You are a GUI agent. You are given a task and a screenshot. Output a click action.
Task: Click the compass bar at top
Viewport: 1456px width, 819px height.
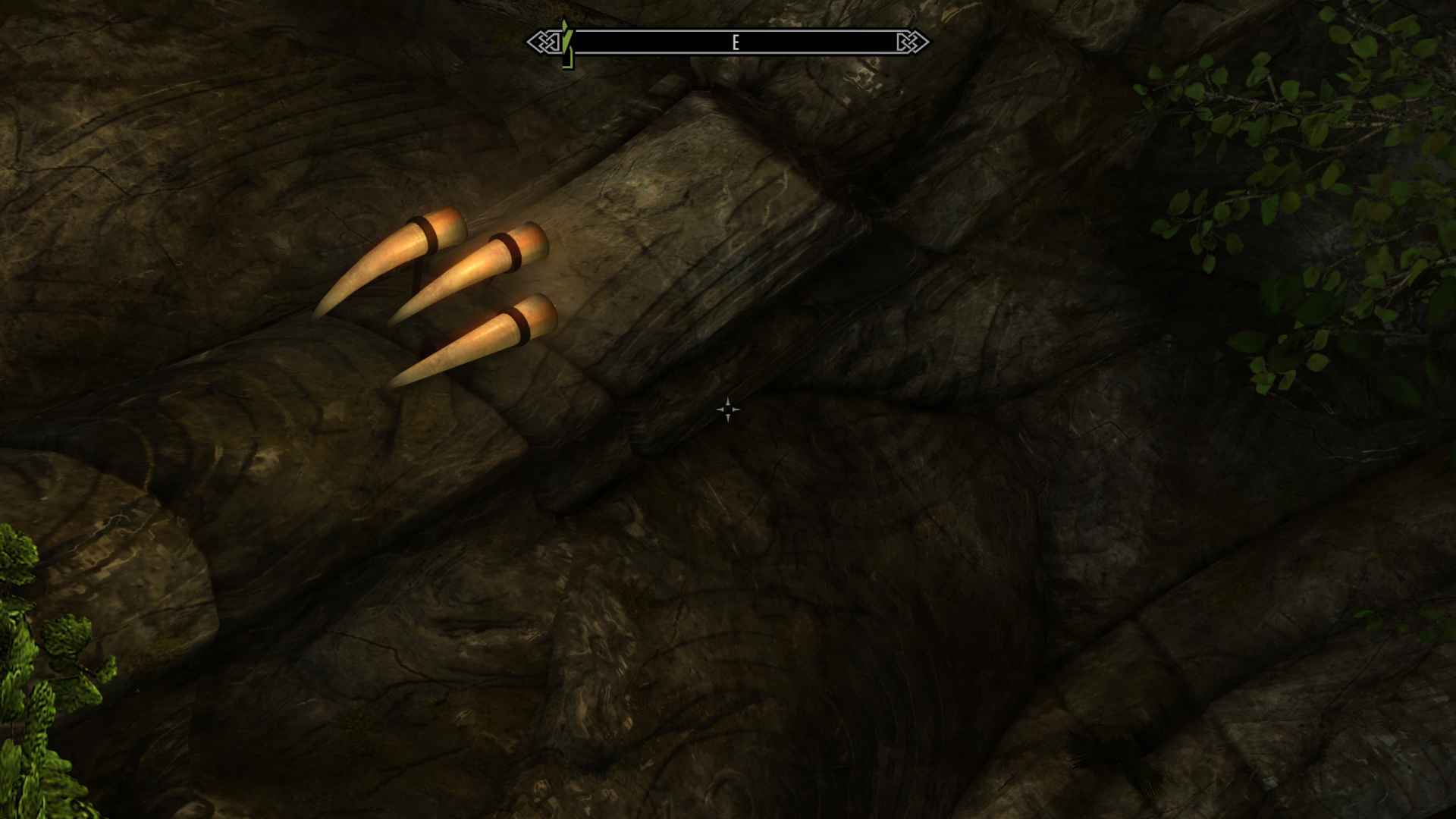point(728,42)
